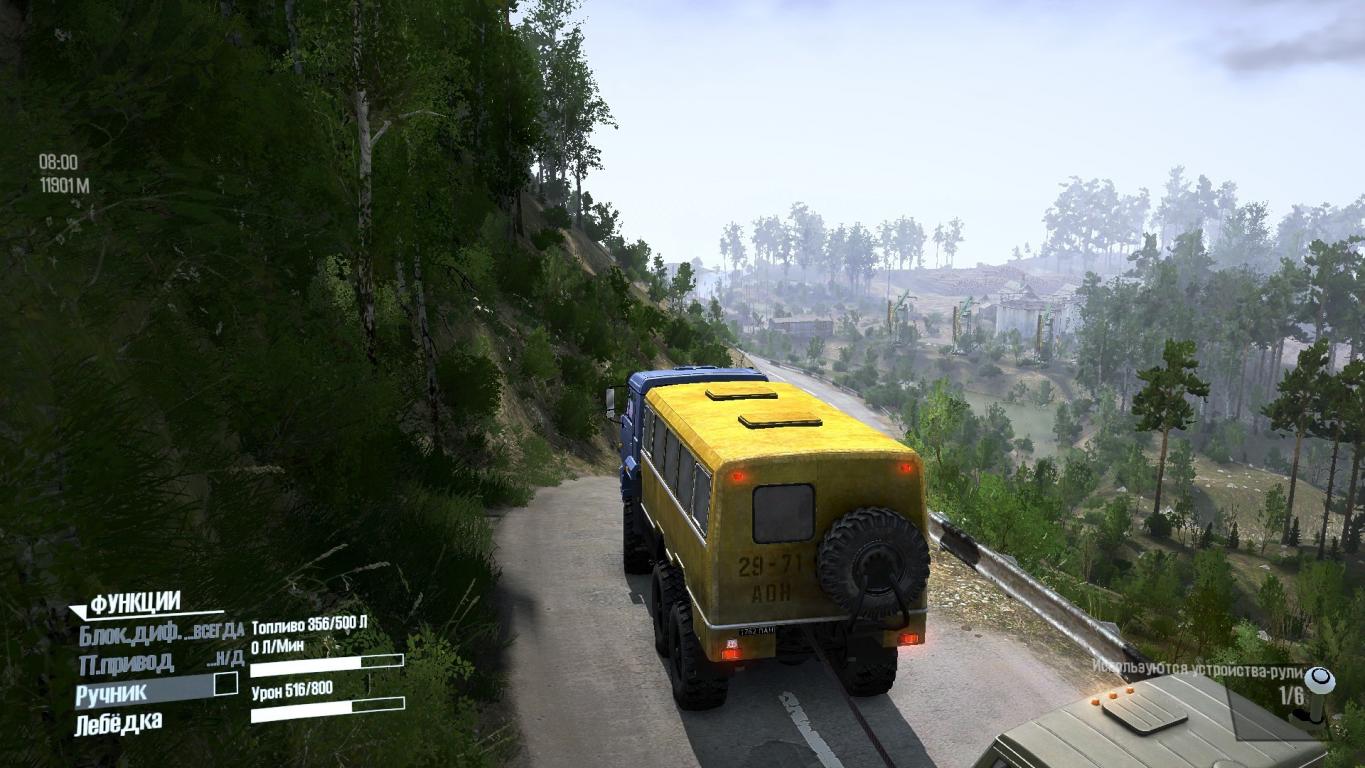Click the gearbox shifter knob icon

pyautogui.click(x=1320, y=686)
